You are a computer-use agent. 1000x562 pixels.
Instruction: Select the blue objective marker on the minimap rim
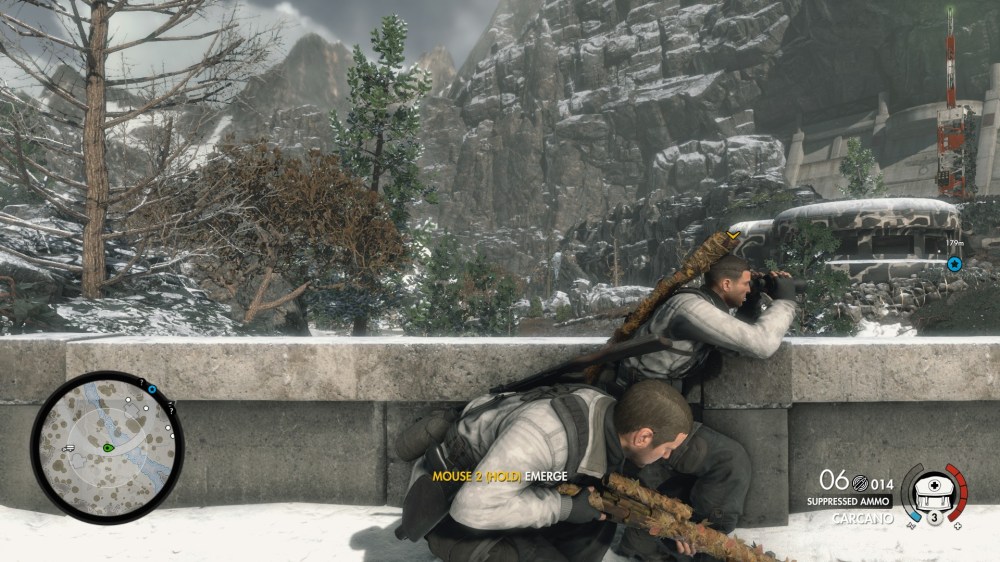(152, 390)
